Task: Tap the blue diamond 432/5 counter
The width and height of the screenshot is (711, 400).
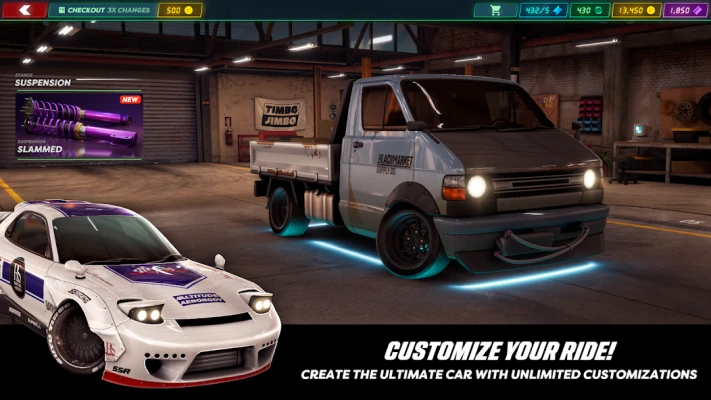Action: tap(543, 10)
